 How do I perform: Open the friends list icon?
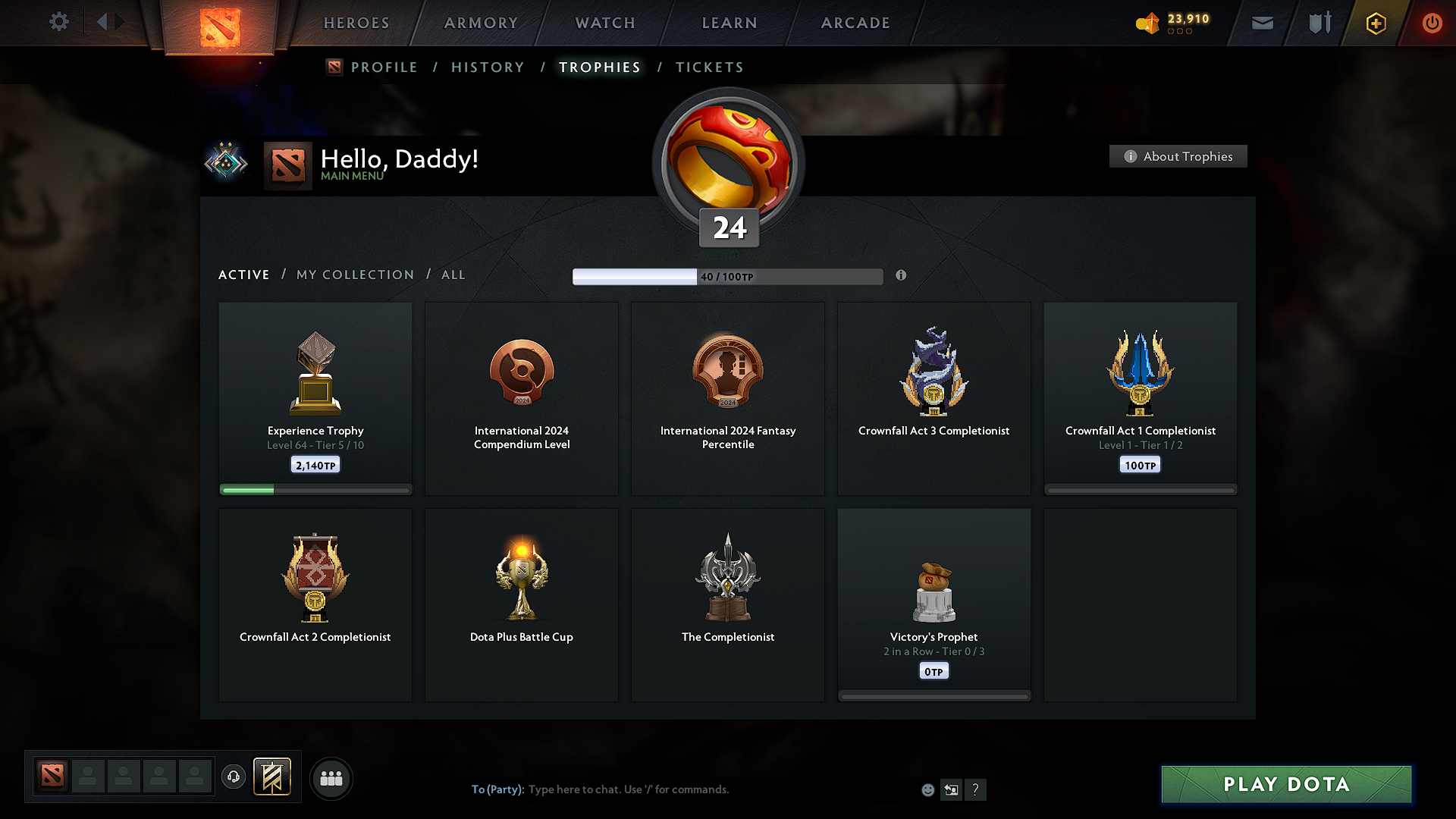tap(331, 778)
